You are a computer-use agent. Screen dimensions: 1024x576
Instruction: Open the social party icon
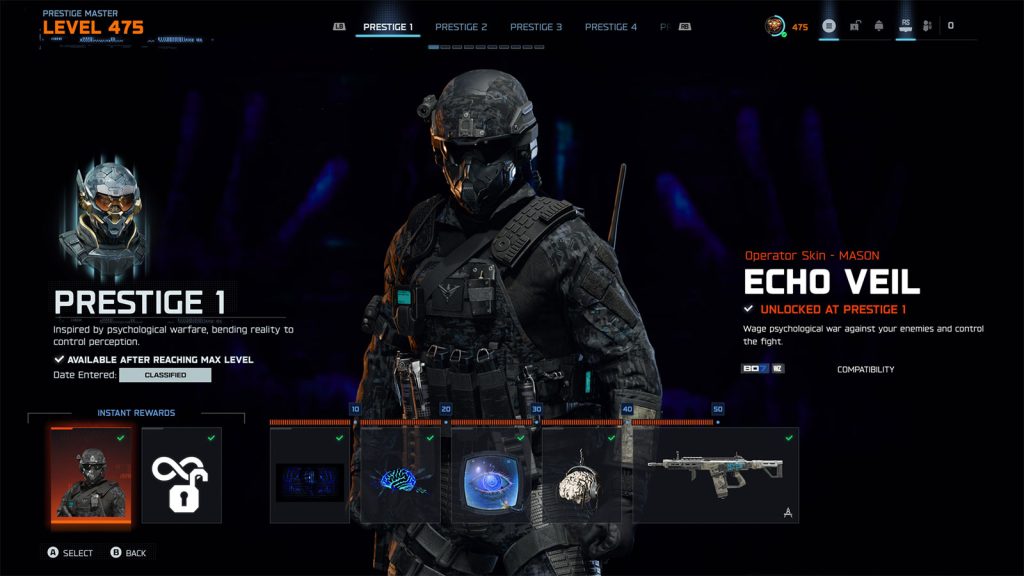(x=927, y=26)
